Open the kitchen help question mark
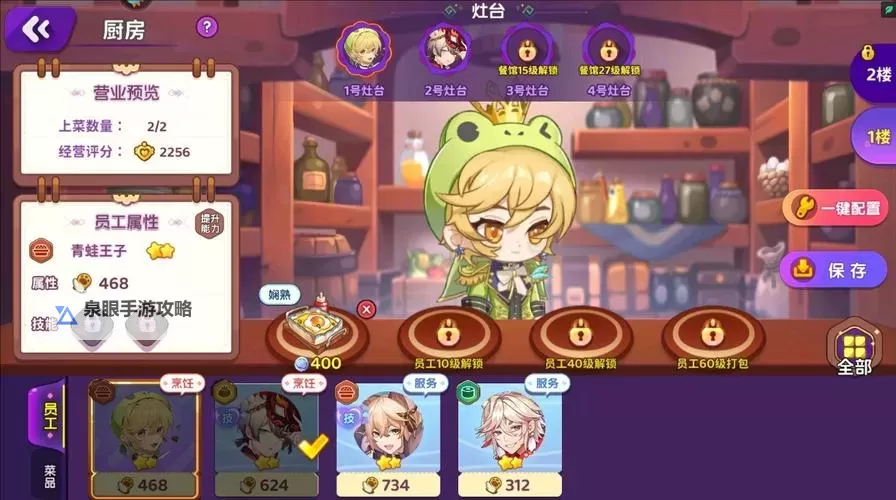896x500 pixels. pos(207,27)
